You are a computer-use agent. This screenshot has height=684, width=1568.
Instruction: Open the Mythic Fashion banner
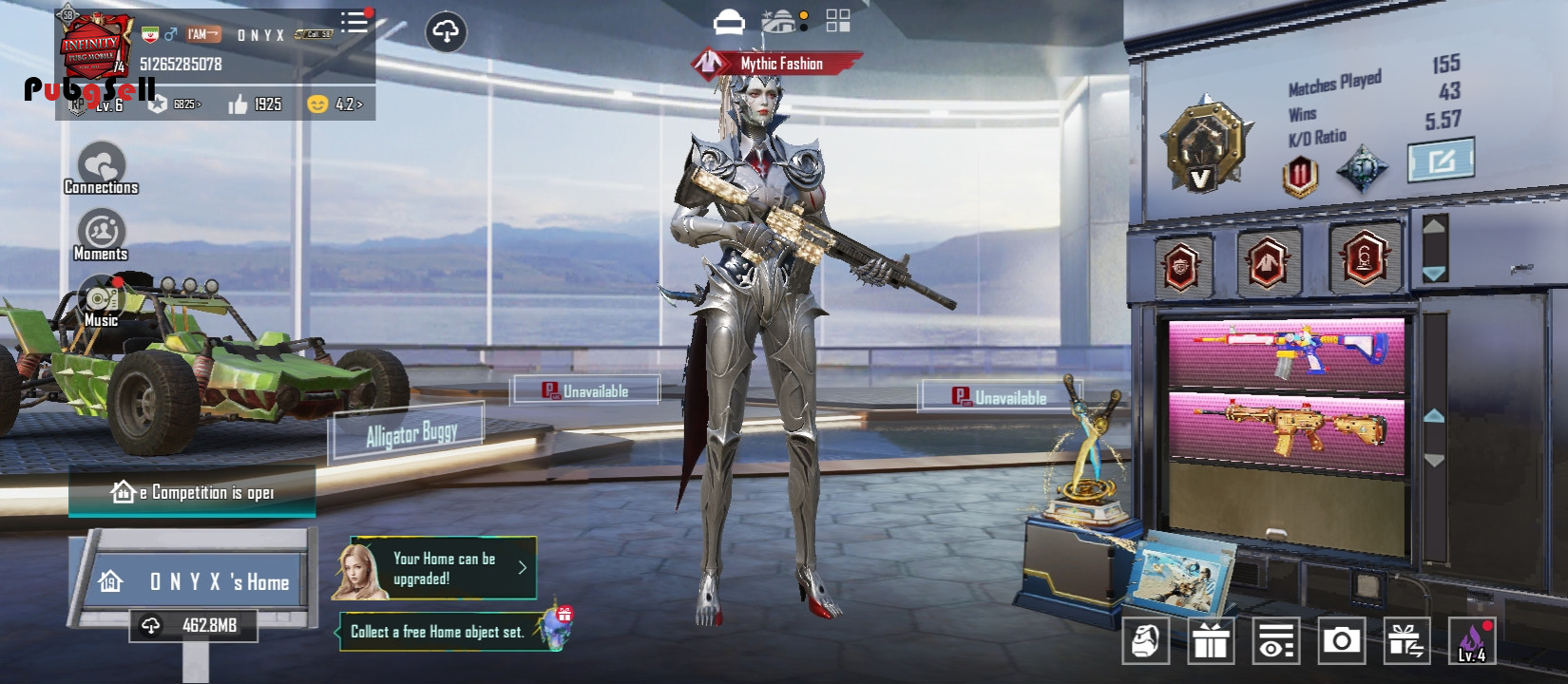pyautogui.click(x=777, y=64)
